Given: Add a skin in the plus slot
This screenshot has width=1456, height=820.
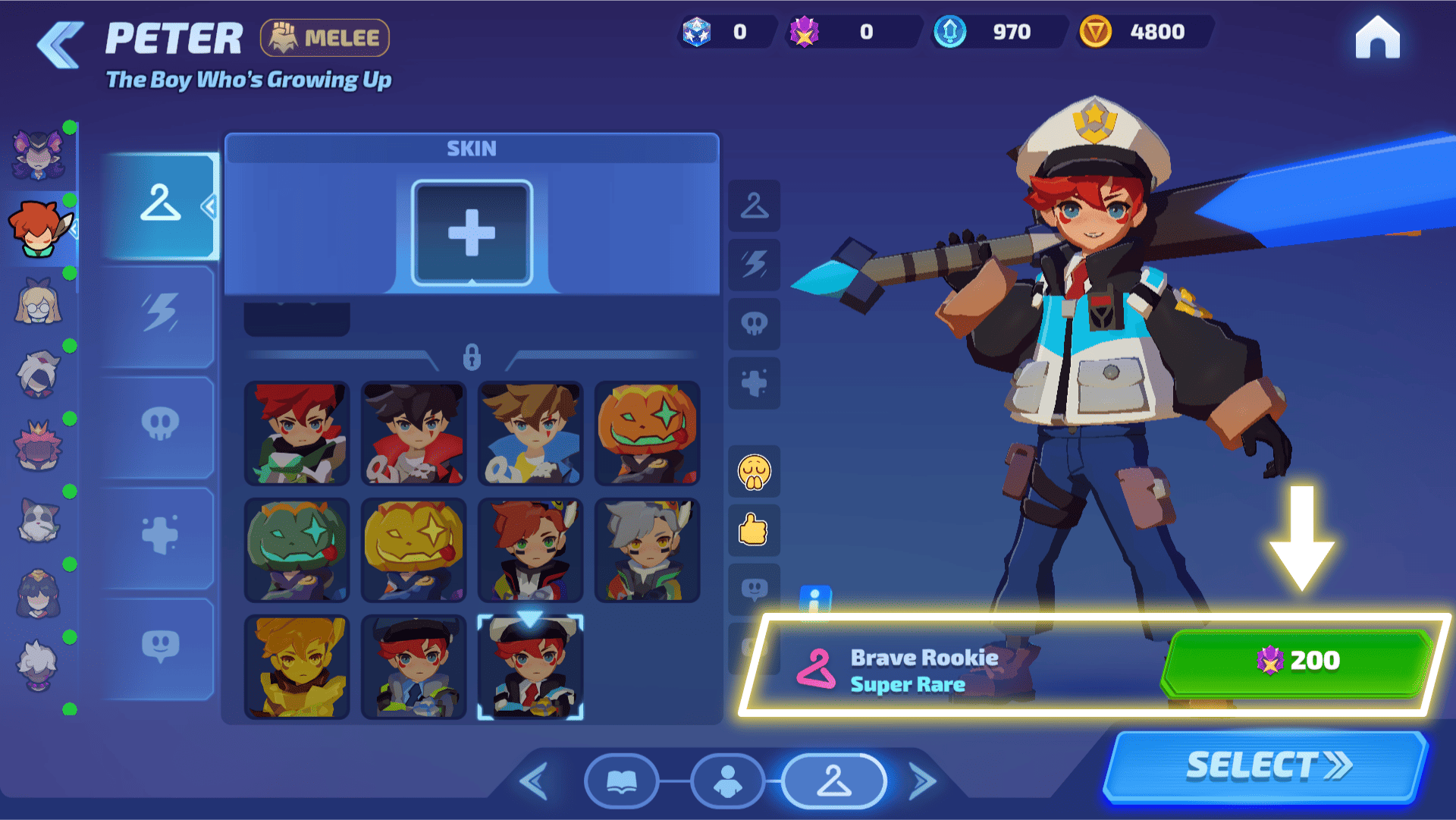Looking at the screenshot, I should coord(472,233).
